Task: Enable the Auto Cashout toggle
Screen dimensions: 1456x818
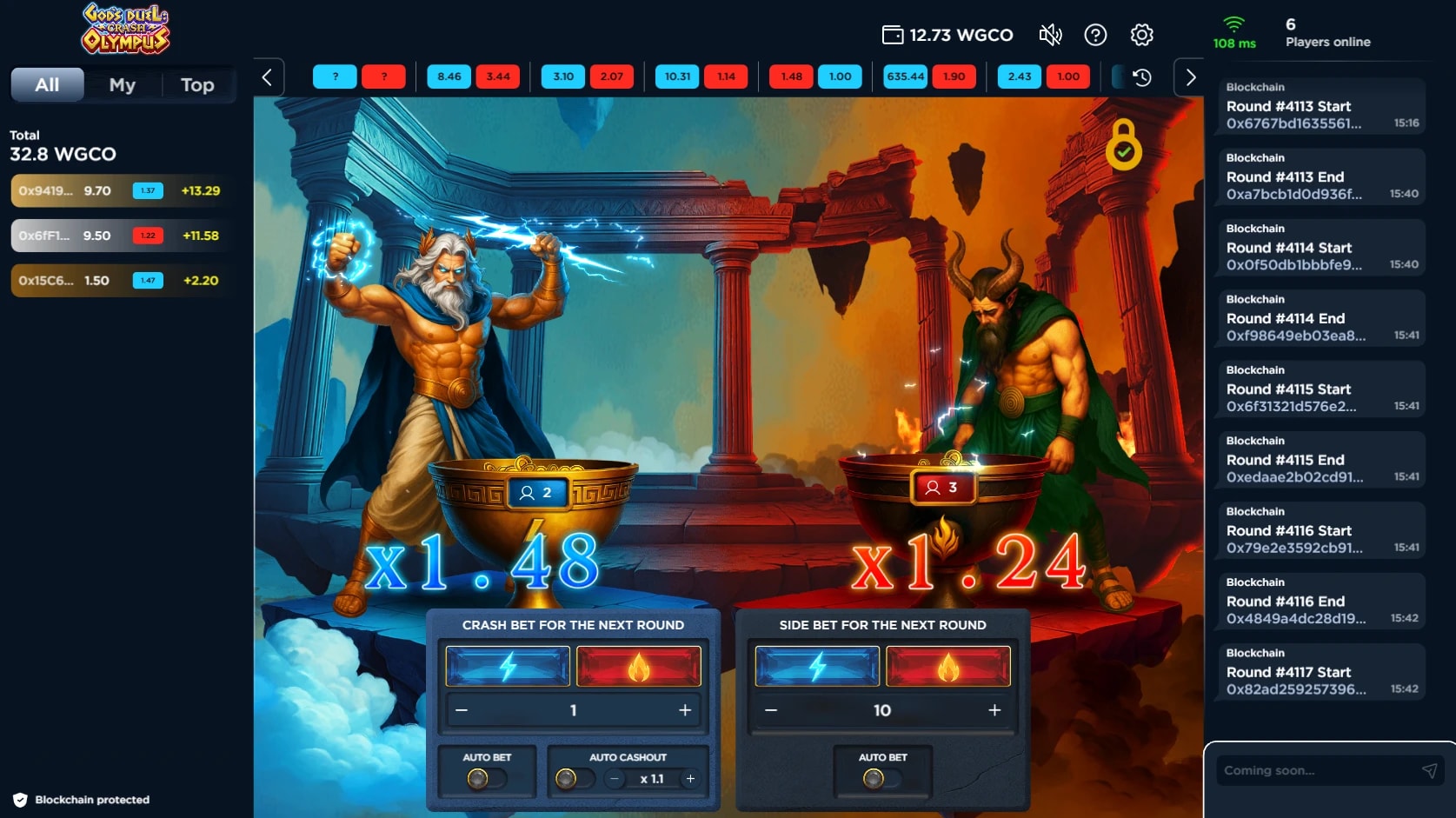Action: tap(574, 779)
